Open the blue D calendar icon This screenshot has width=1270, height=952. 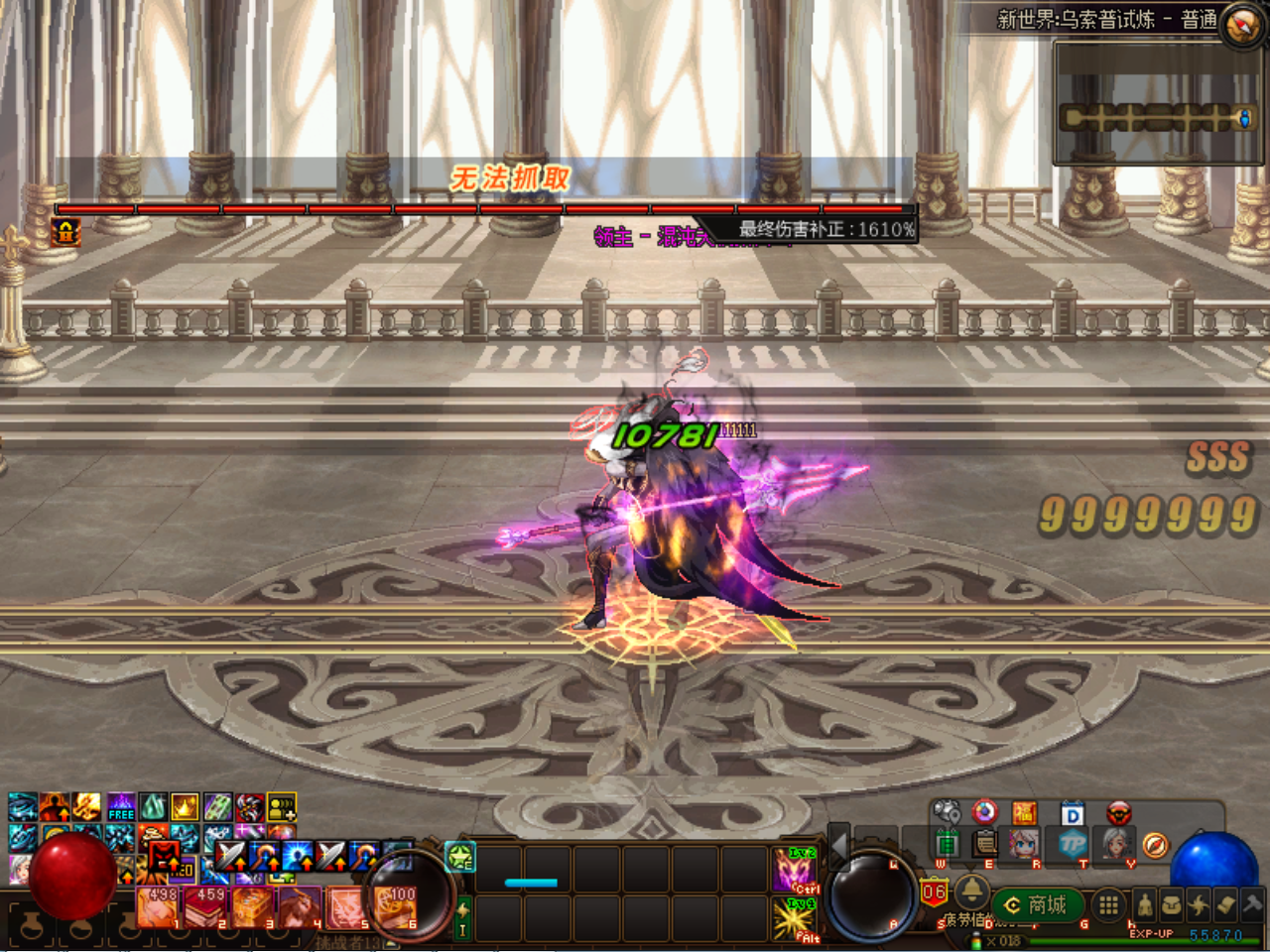coord(1073,814)
